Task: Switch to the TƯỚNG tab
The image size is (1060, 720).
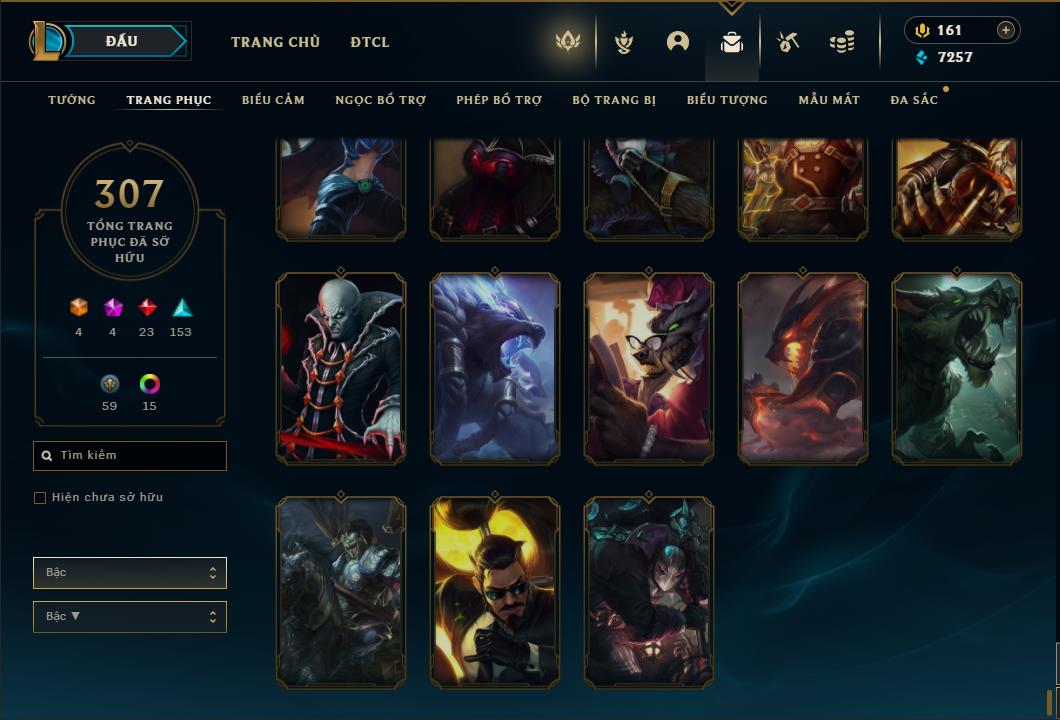Action: (72, 100)
